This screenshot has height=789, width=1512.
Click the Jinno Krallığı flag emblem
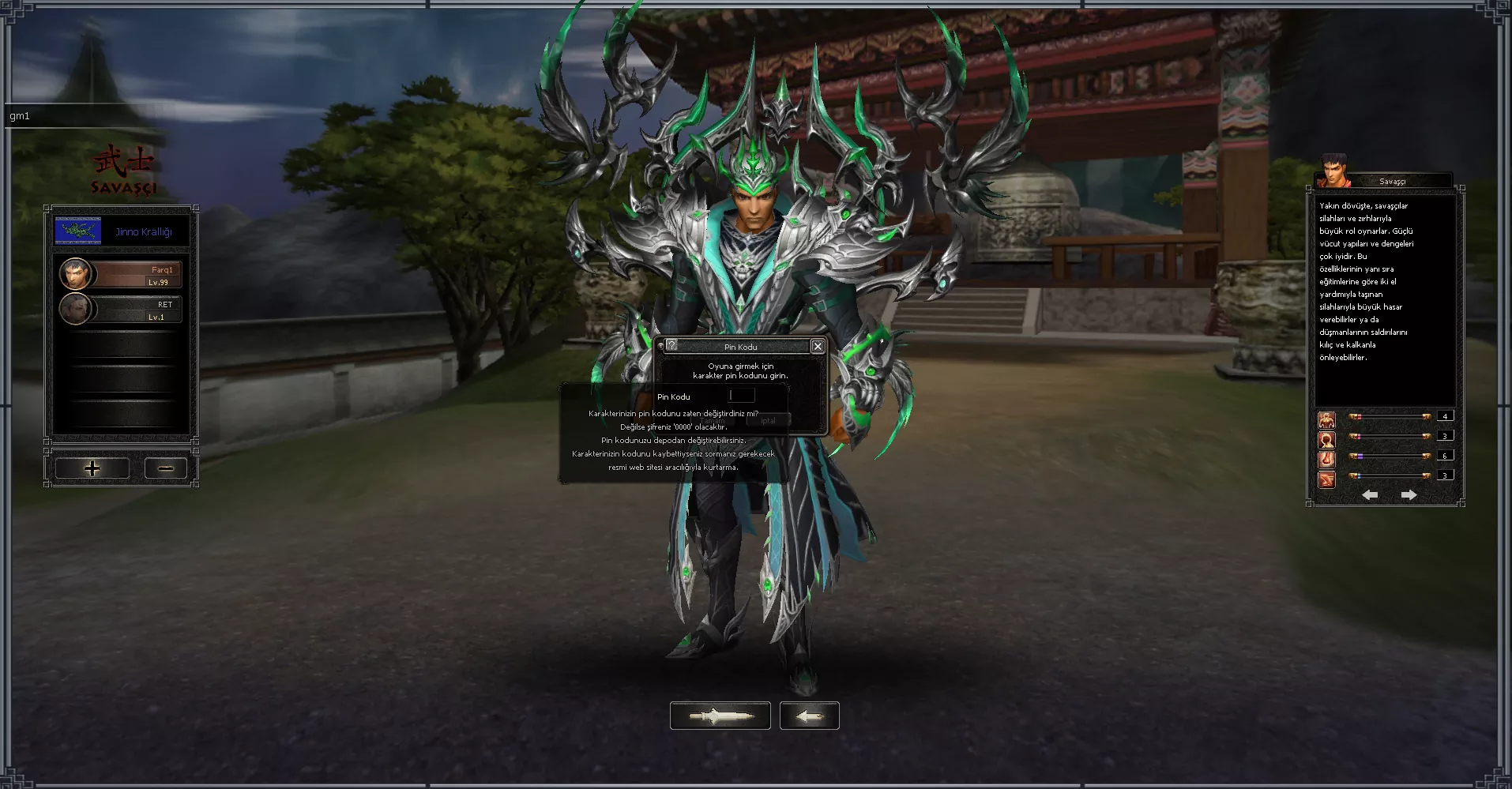click(x=78, y=230)
